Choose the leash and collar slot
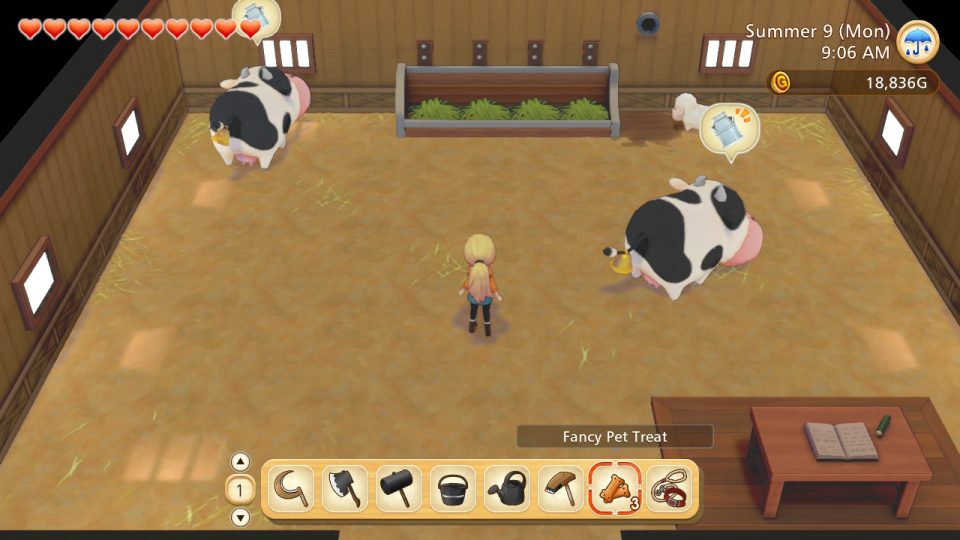960x540 pixels. pyautogui.click(x=667, y=489)
